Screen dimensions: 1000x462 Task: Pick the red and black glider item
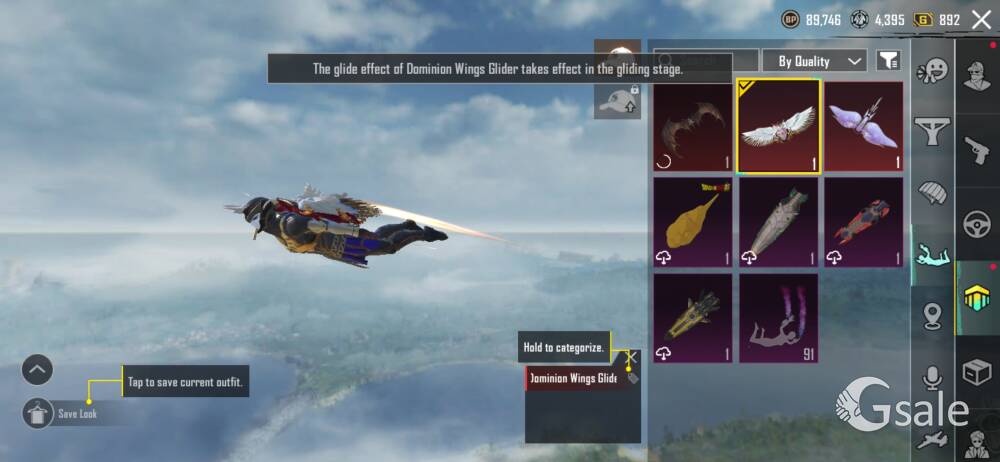(x=864, y=222)
